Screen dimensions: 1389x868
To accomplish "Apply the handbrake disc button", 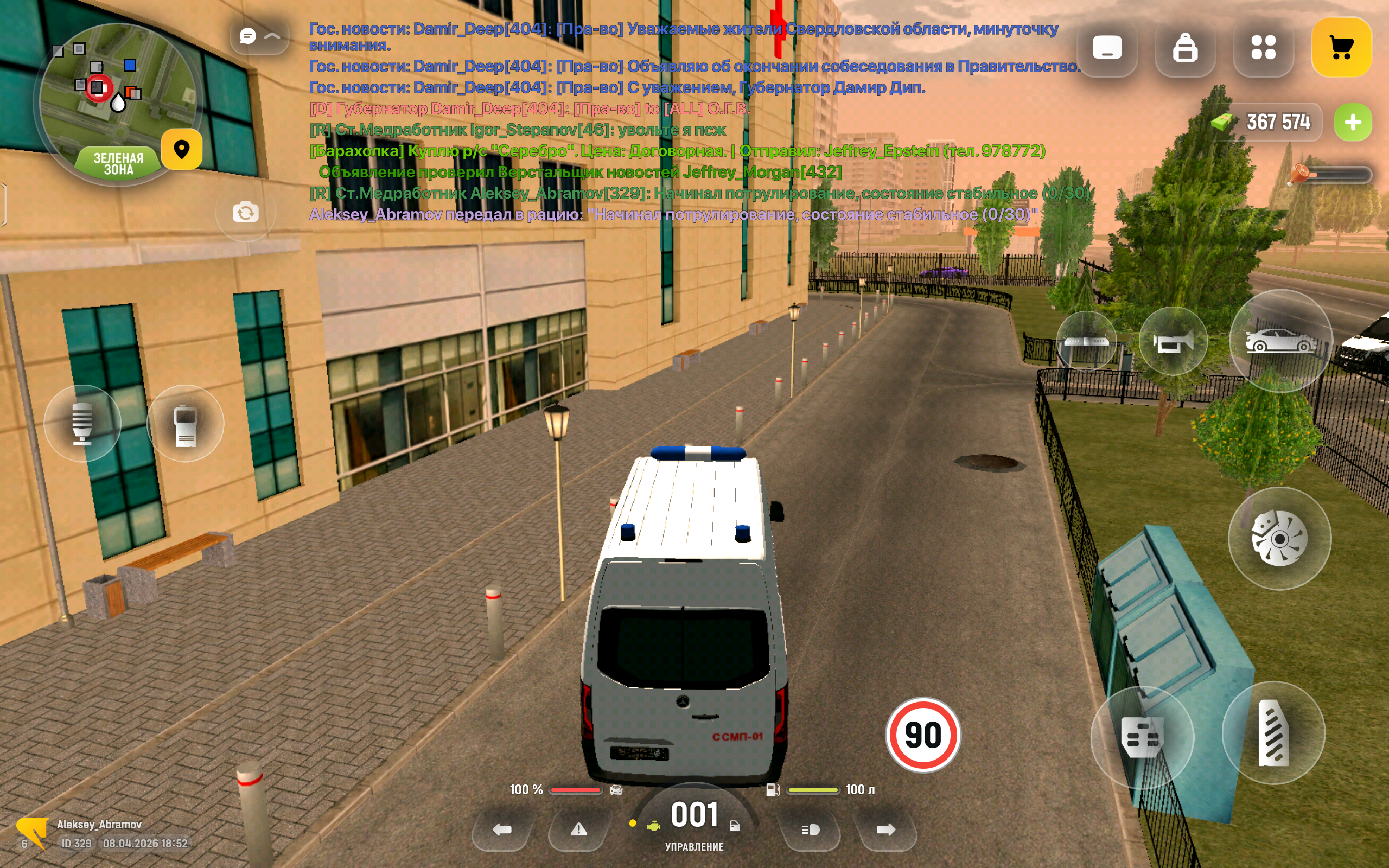I will coord(1279,538).
